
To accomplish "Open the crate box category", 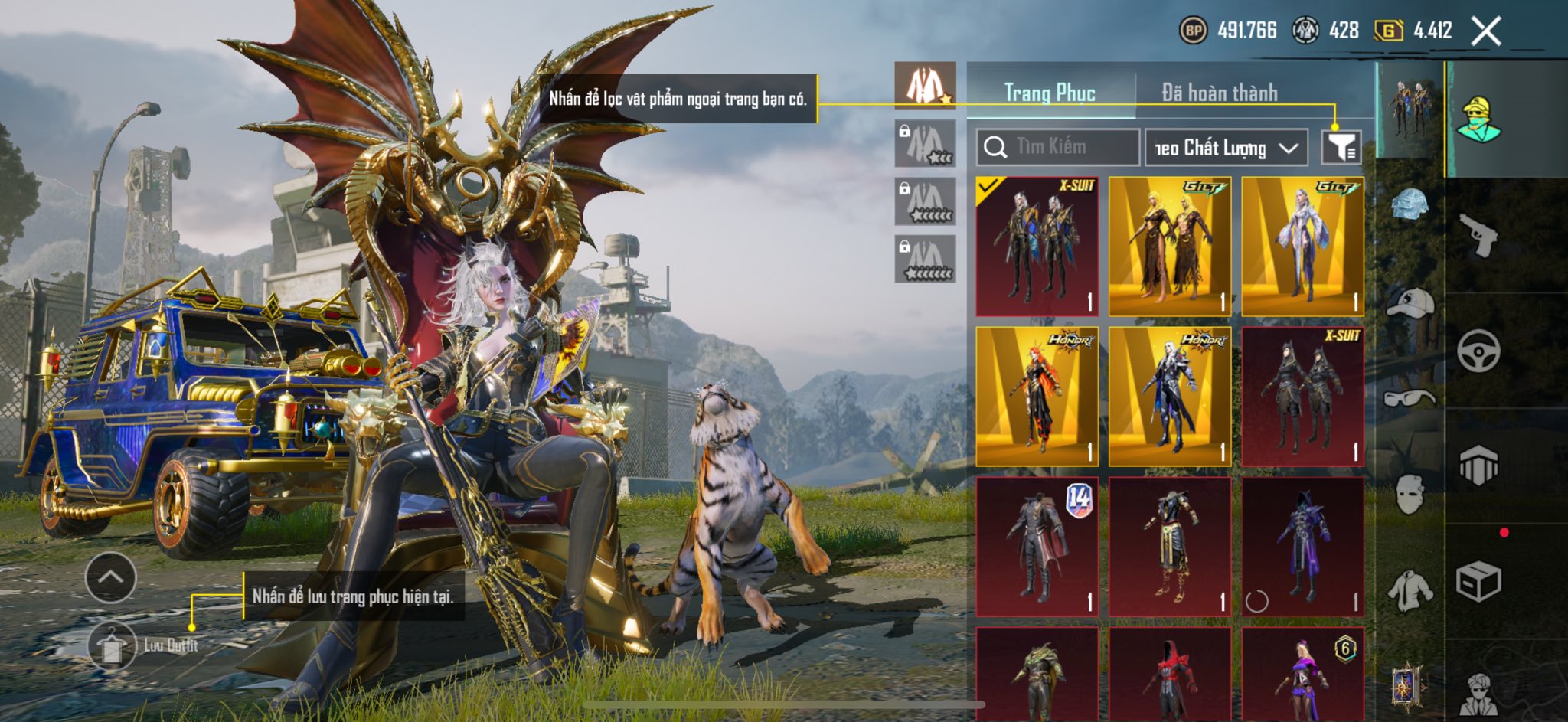I will 1478,582.
